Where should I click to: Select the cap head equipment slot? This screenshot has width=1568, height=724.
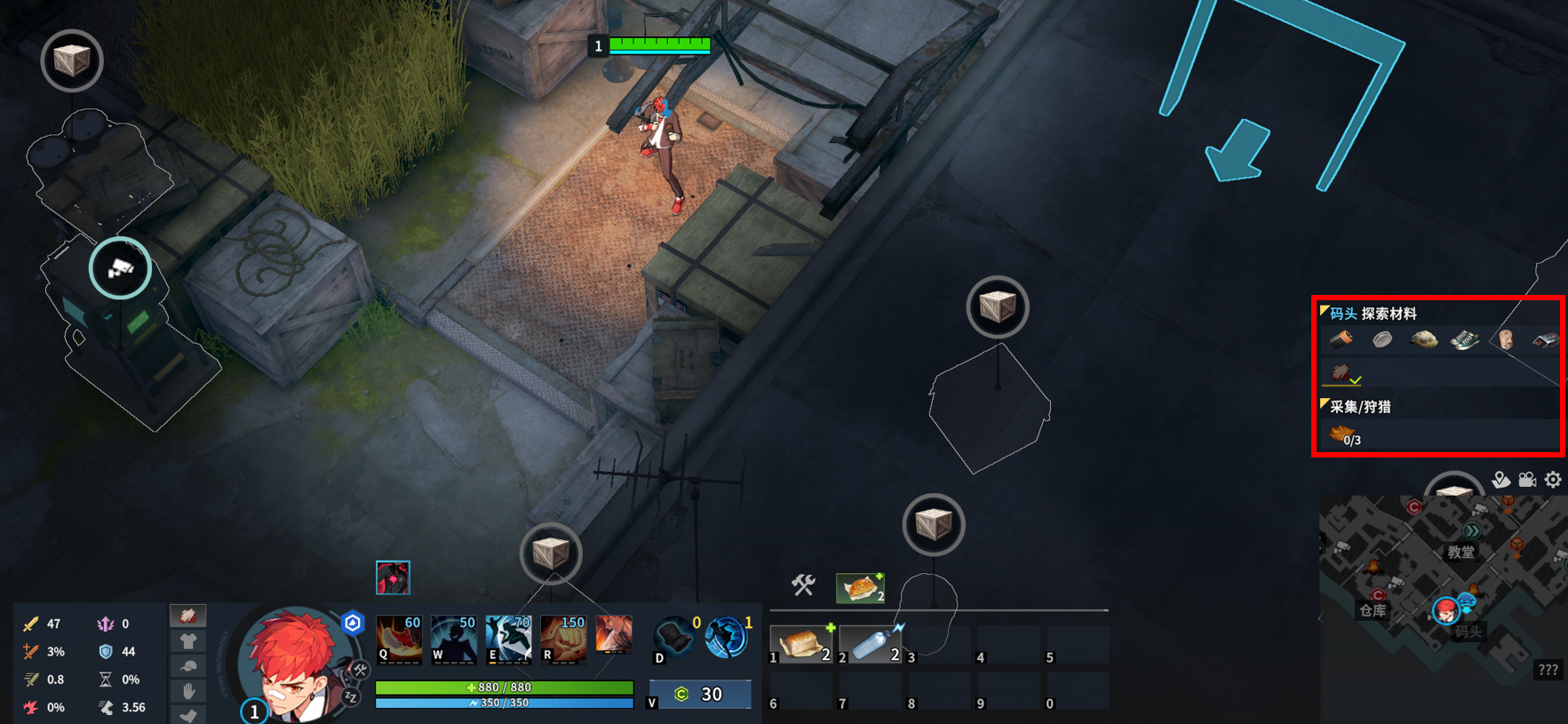pos(187,665)
